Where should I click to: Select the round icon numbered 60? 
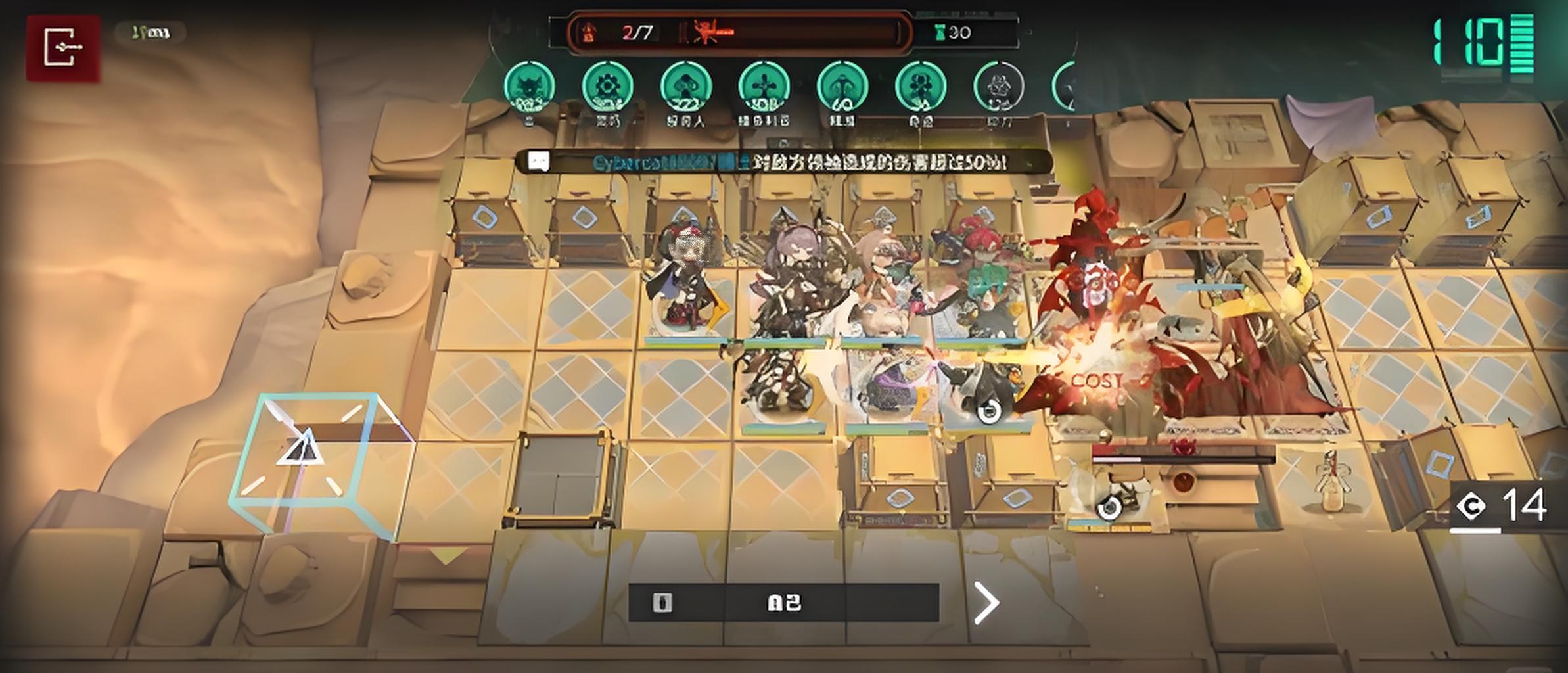point(842,87)
